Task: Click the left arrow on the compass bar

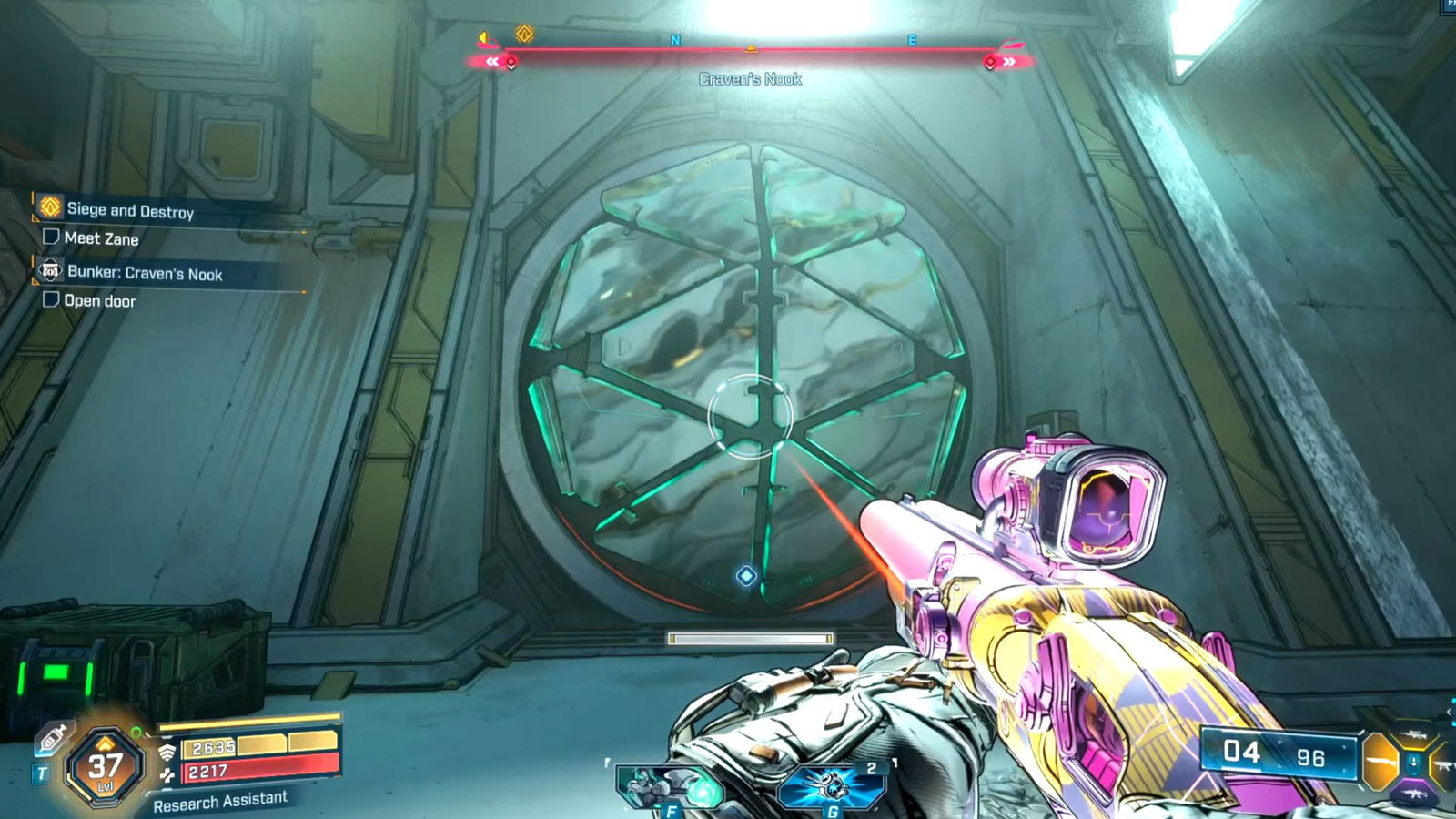Action: pyautogui.click(x=481, y=35)
